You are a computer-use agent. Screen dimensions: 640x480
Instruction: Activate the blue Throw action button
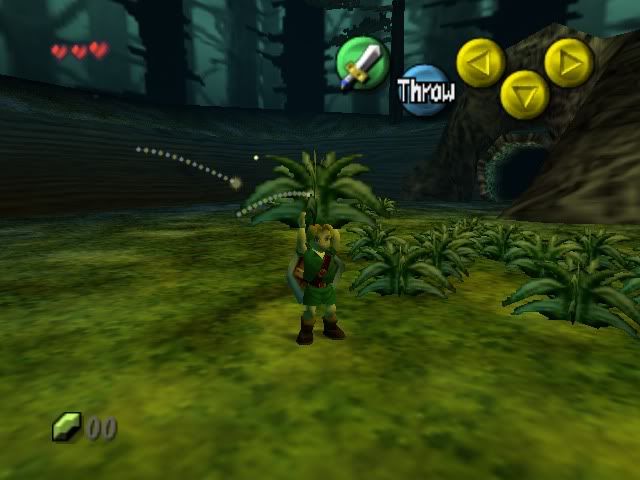425,90
